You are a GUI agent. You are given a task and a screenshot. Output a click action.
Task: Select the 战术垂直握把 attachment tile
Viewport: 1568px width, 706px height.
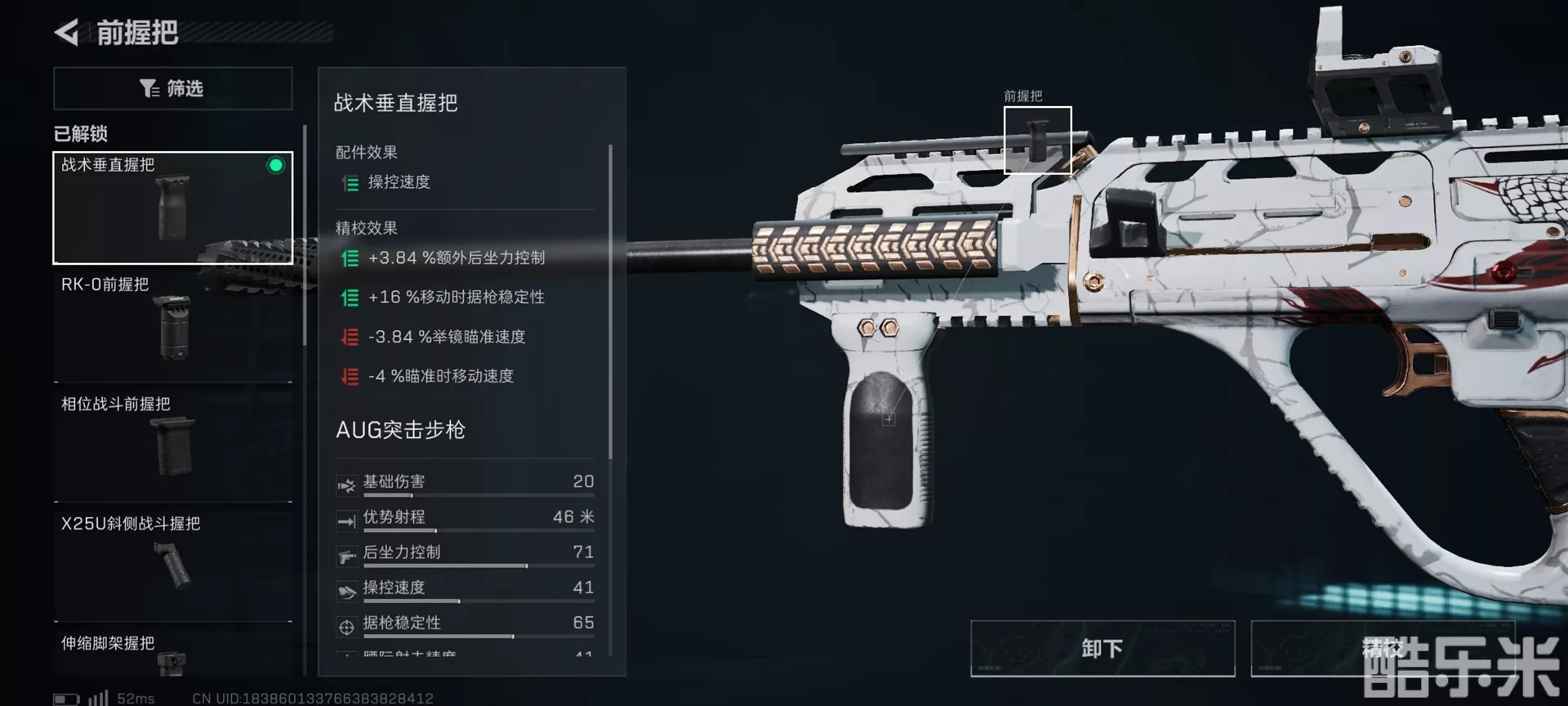[173, 208]
